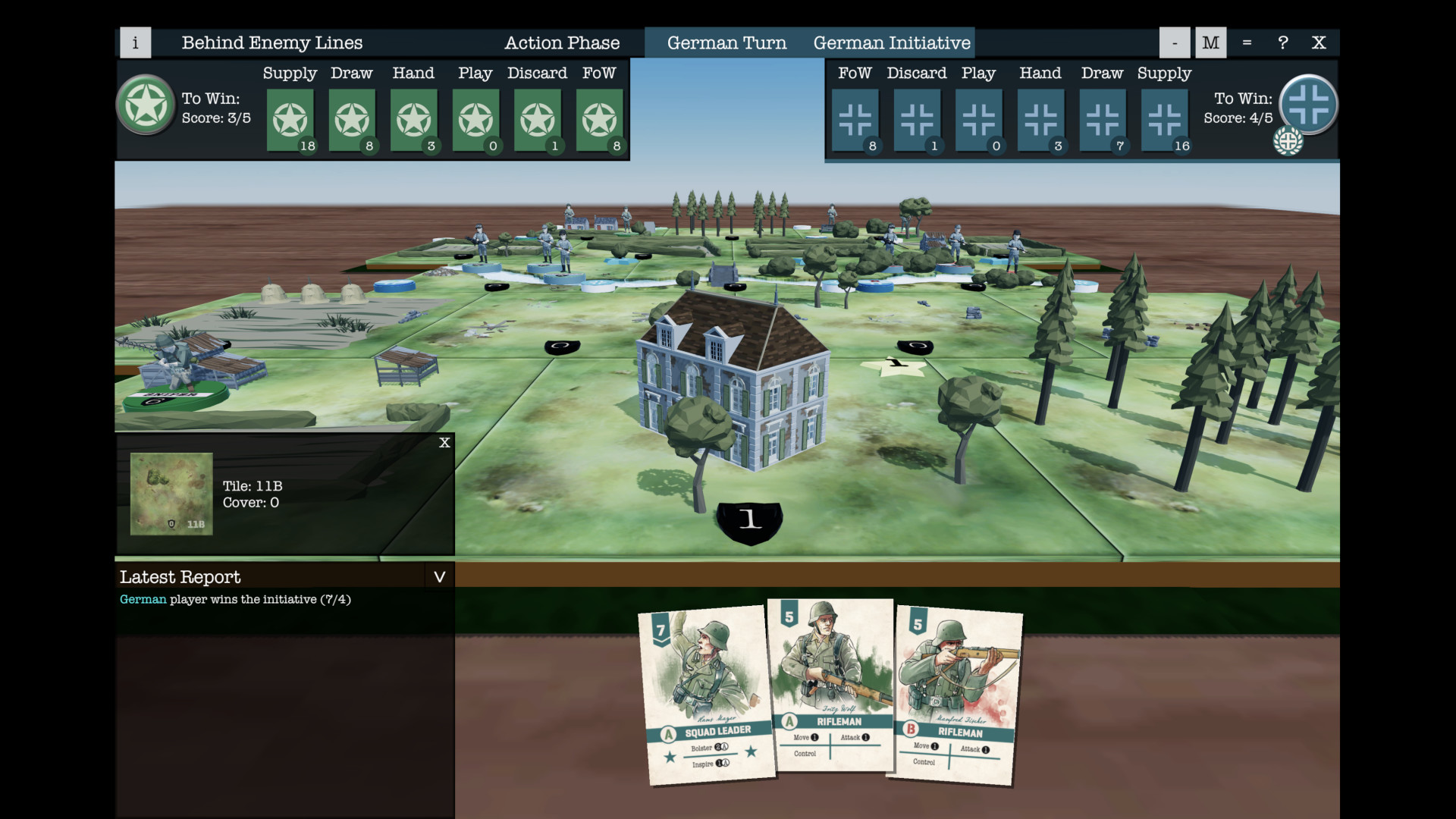Switch to the German Turn tab
Image resolution: width=1456 pixels, height=819 pixels.
click(726, 42)
